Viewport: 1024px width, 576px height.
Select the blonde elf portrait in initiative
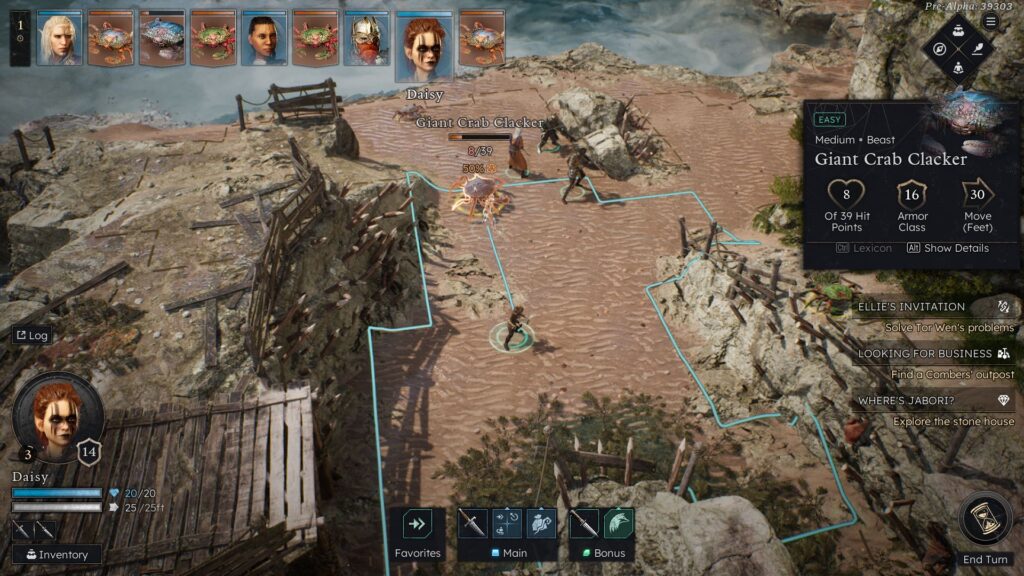pyautogui.click(x=59, y=39)
